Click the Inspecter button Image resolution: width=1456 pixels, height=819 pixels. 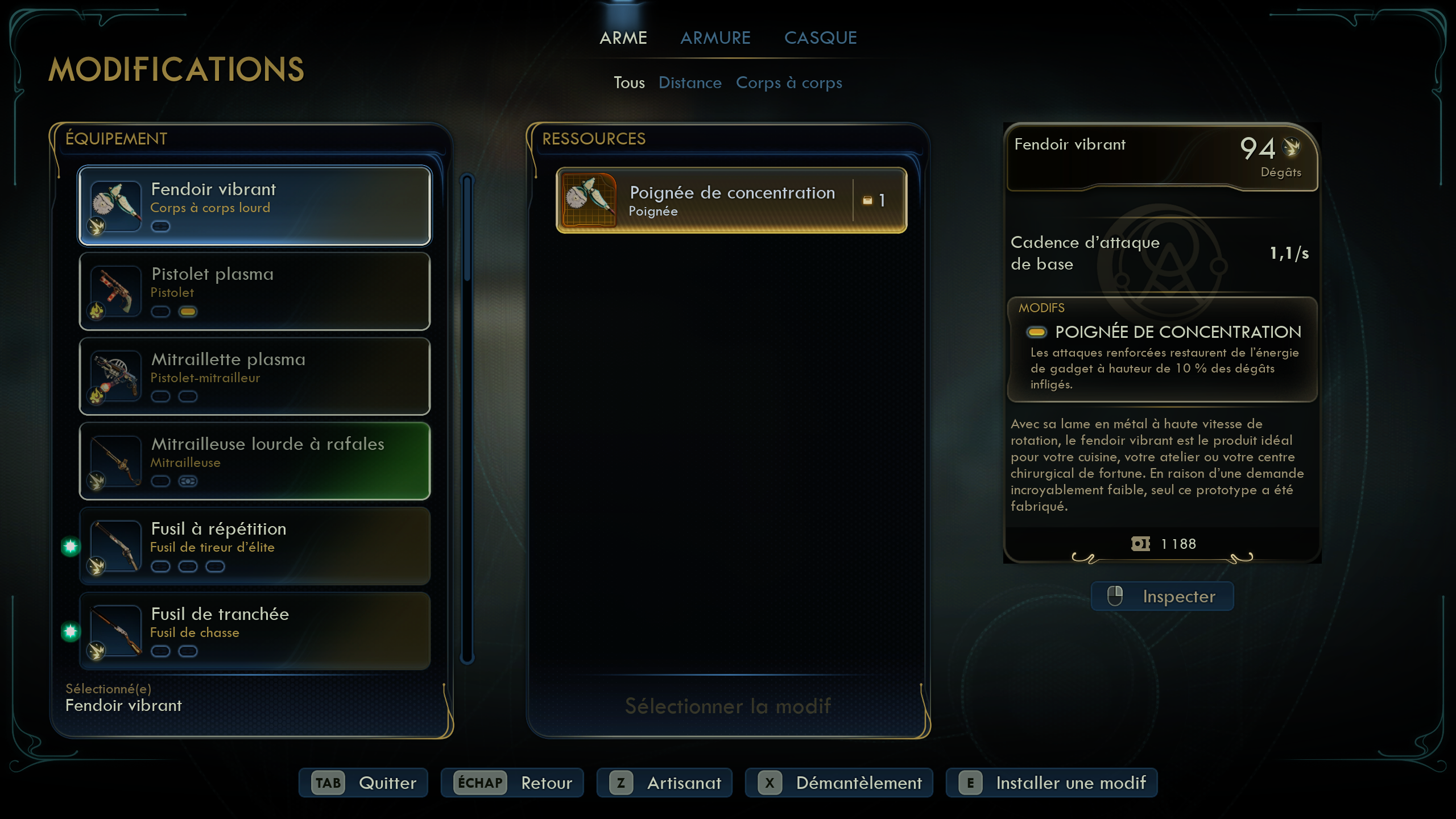(1162, 597)
